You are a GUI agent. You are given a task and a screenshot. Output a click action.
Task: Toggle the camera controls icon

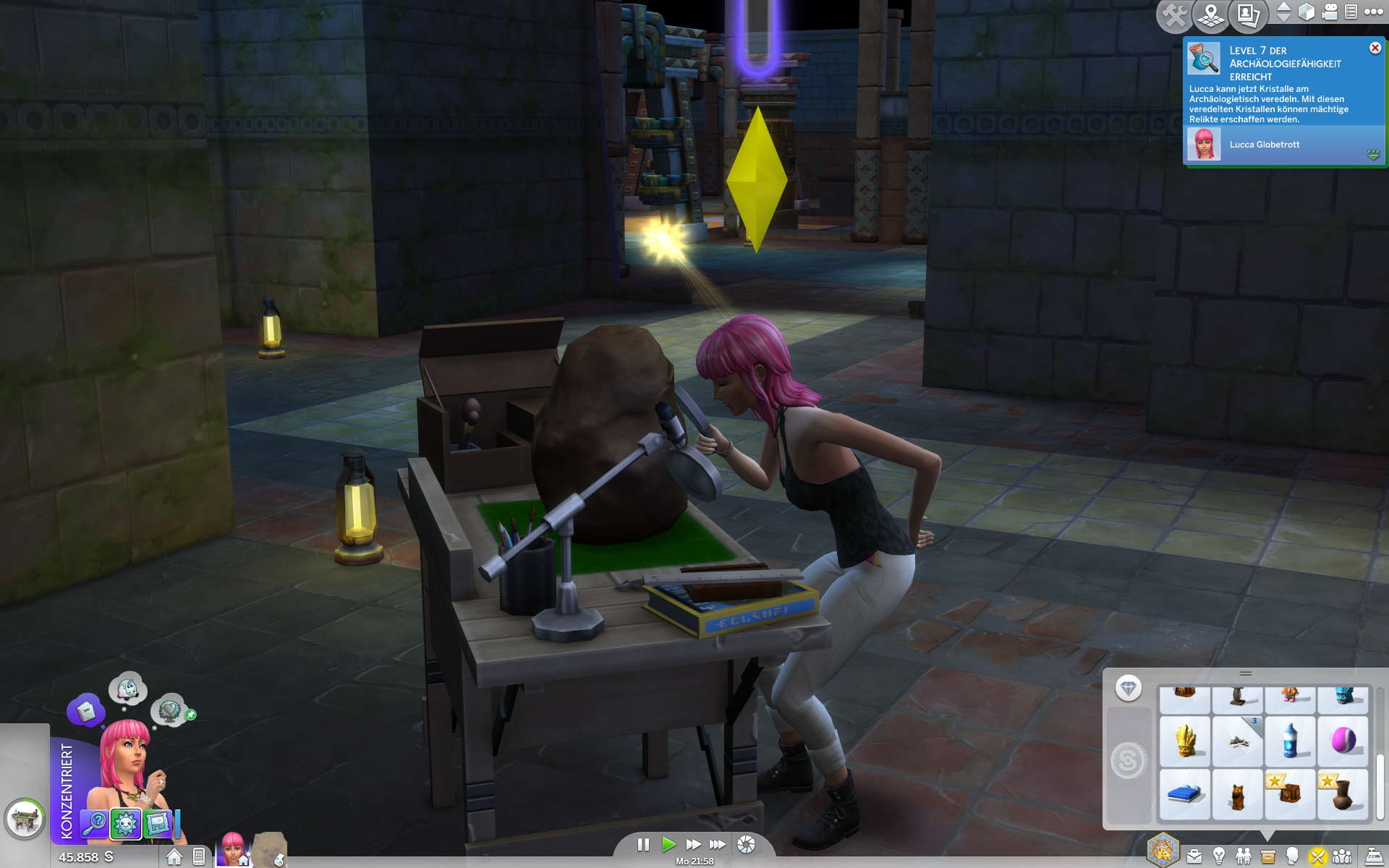coord(1330,12)
